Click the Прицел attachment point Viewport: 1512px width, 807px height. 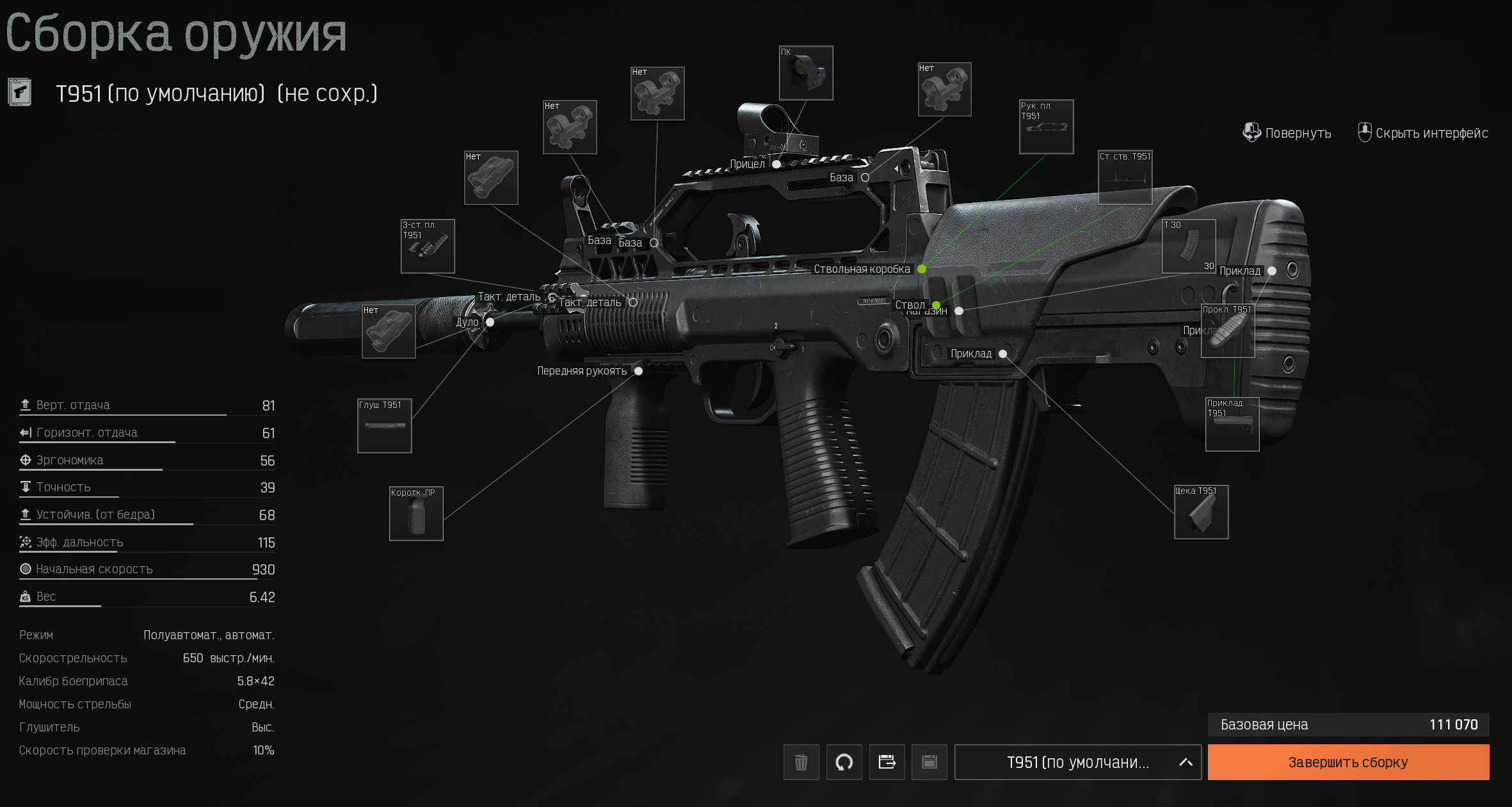point(776,164)
